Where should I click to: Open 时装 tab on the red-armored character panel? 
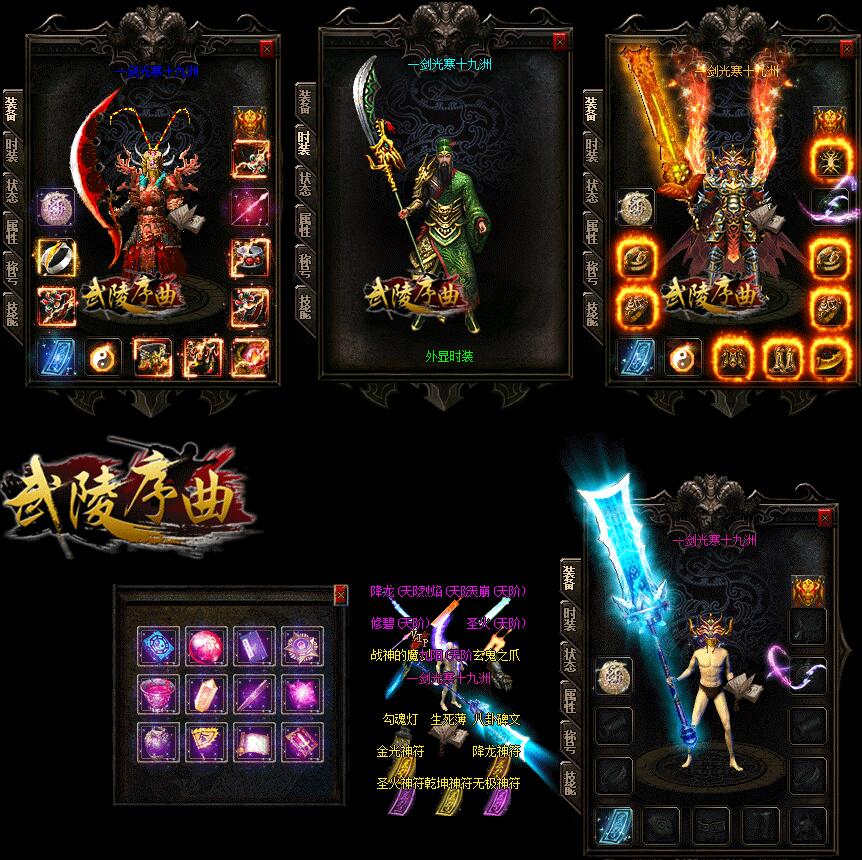pyautogui.click(x=11, y=152)
